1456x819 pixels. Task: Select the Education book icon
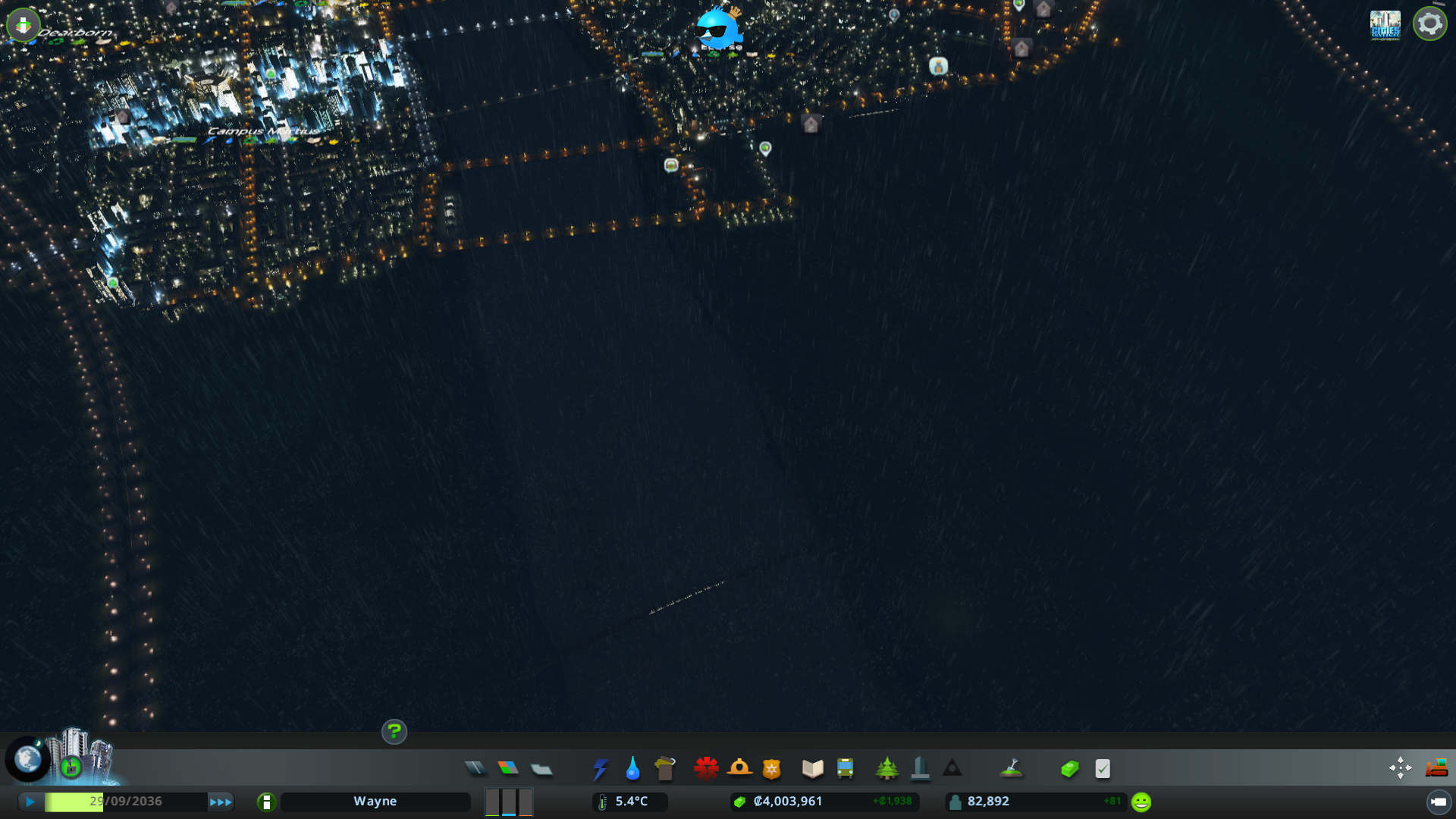(812, 768)
